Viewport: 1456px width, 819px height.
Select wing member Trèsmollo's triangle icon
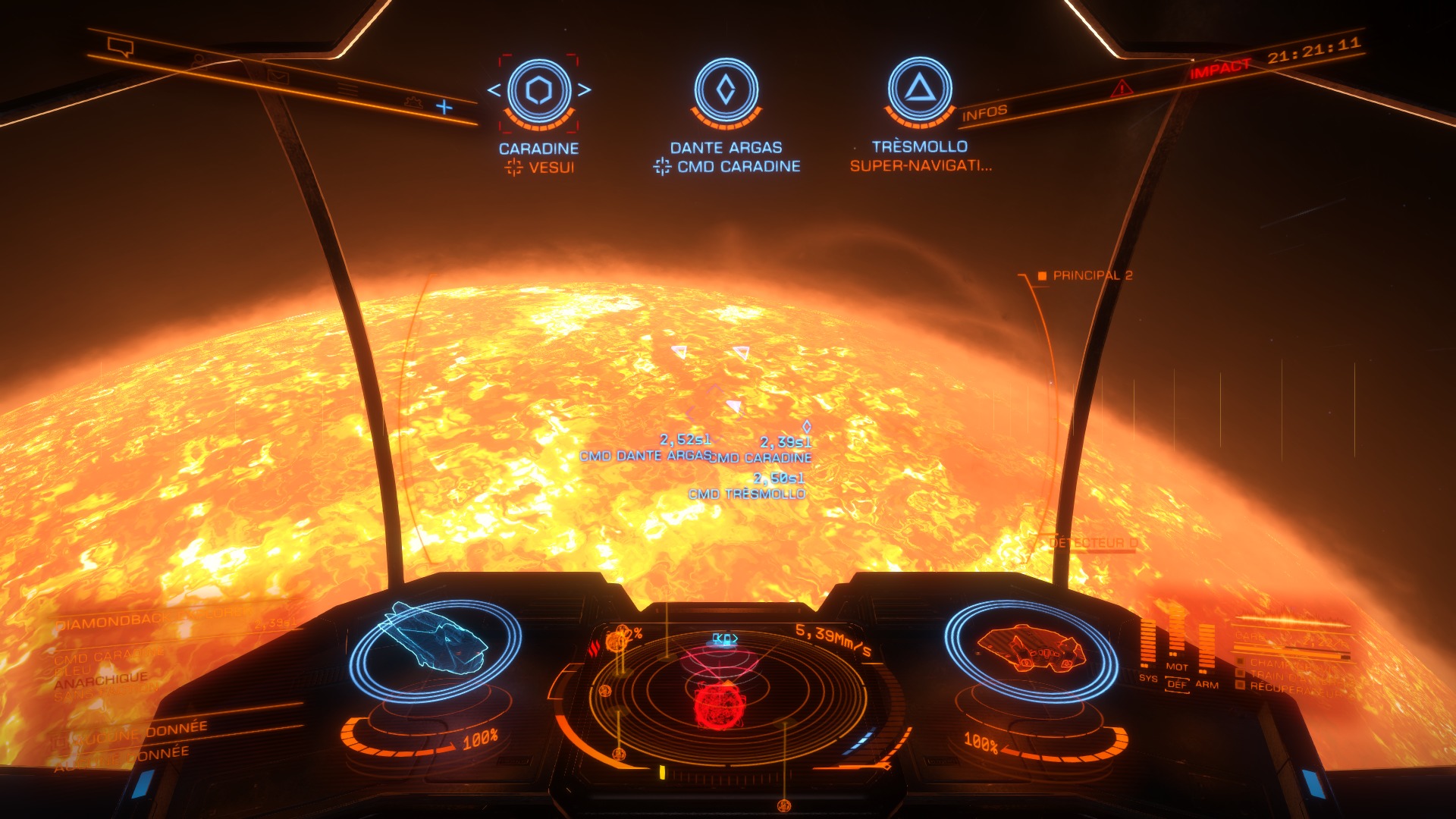pos(920,89)
